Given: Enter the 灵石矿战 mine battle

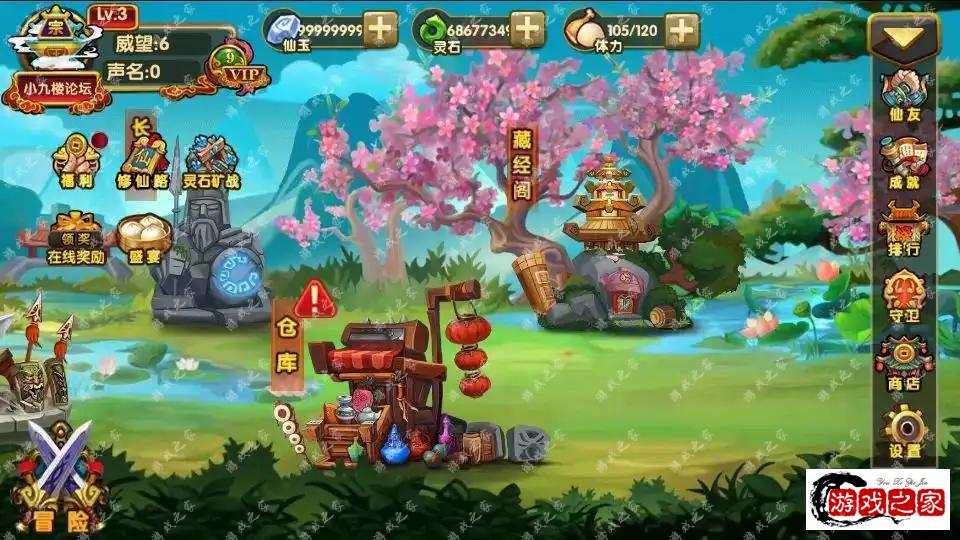Looking at the screenshot, I should point(211,162).
